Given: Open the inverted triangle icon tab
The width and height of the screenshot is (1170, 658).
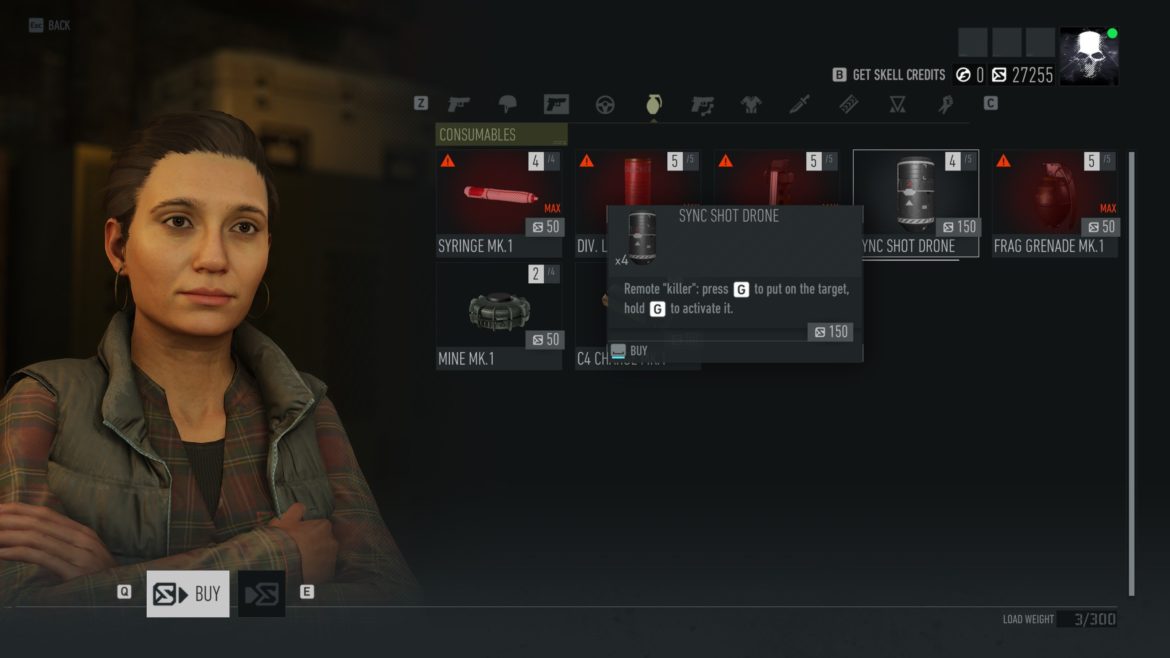Looking at the screenshot, I should [897, 104].
